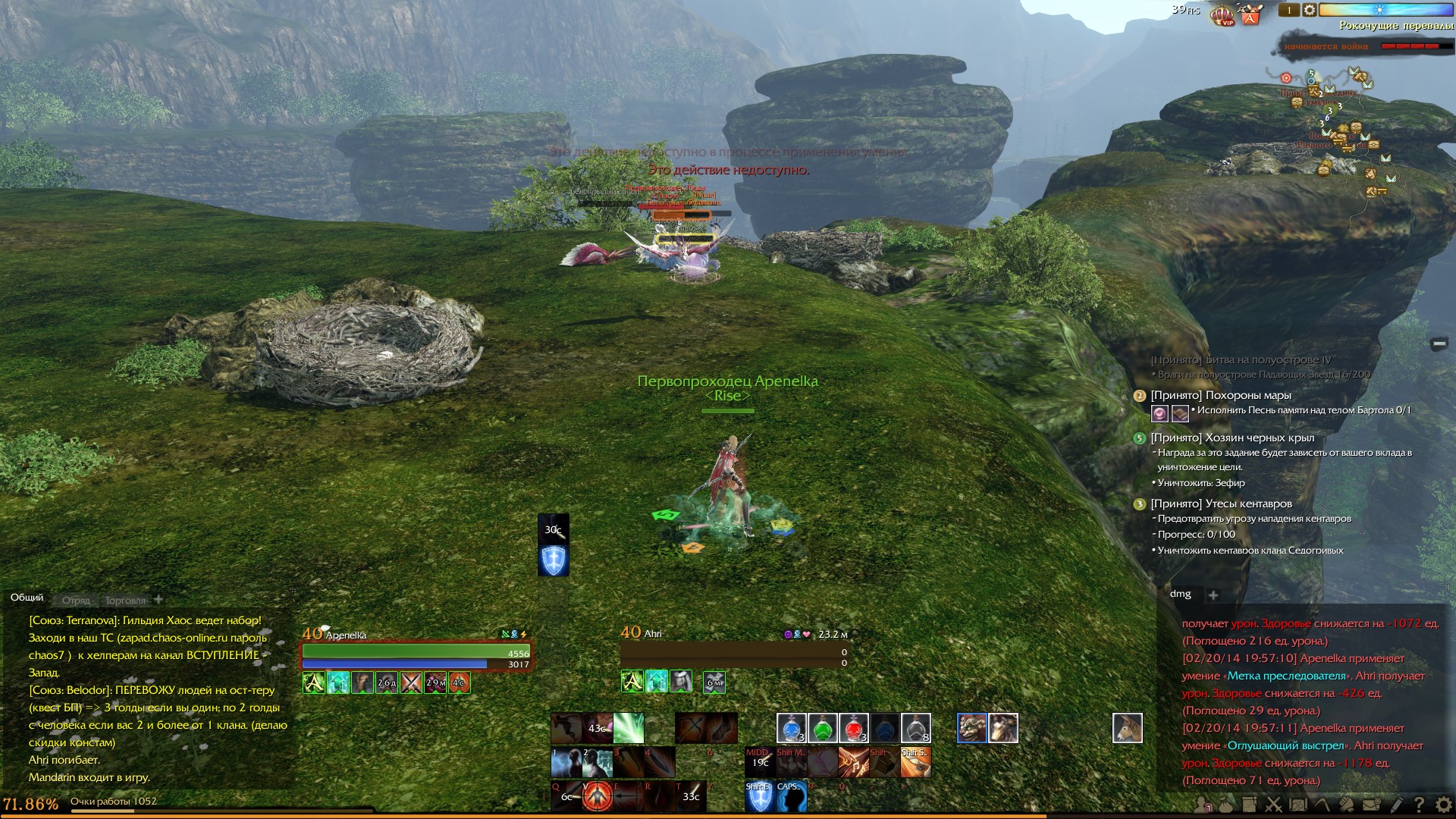Switch to the Отряд chat tab

coord(76,601)
